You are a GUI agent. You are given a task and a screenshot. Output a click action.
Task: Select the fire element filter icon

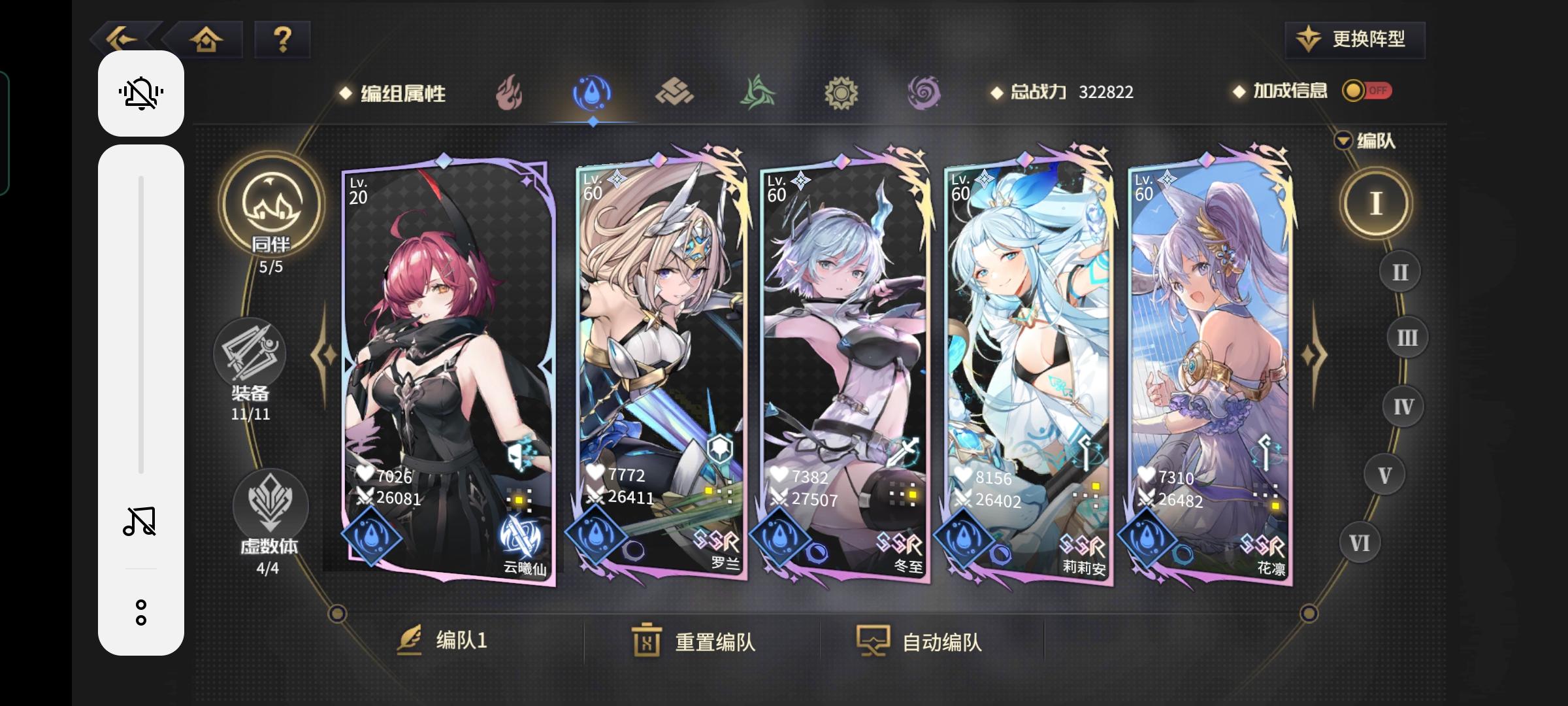tap(508, 93)
